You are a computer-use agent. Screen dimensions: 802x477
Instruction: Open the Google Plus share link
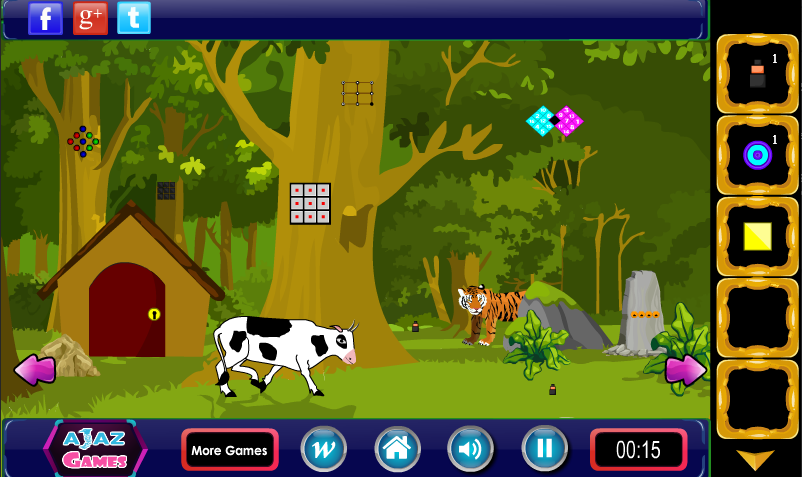(x=90, y=18)
